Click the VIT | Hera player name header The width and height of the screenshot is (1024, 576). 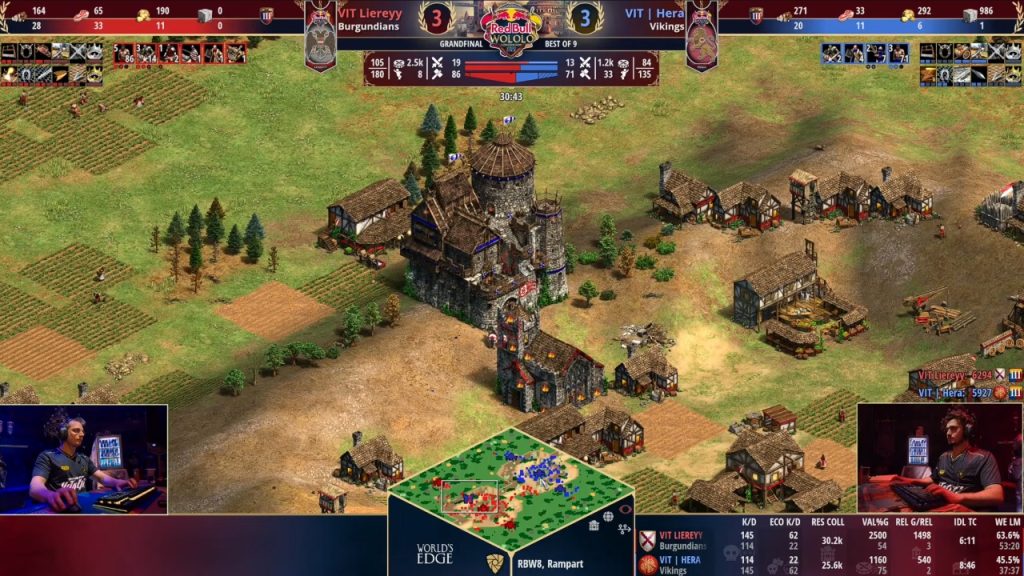coord(655,13)
